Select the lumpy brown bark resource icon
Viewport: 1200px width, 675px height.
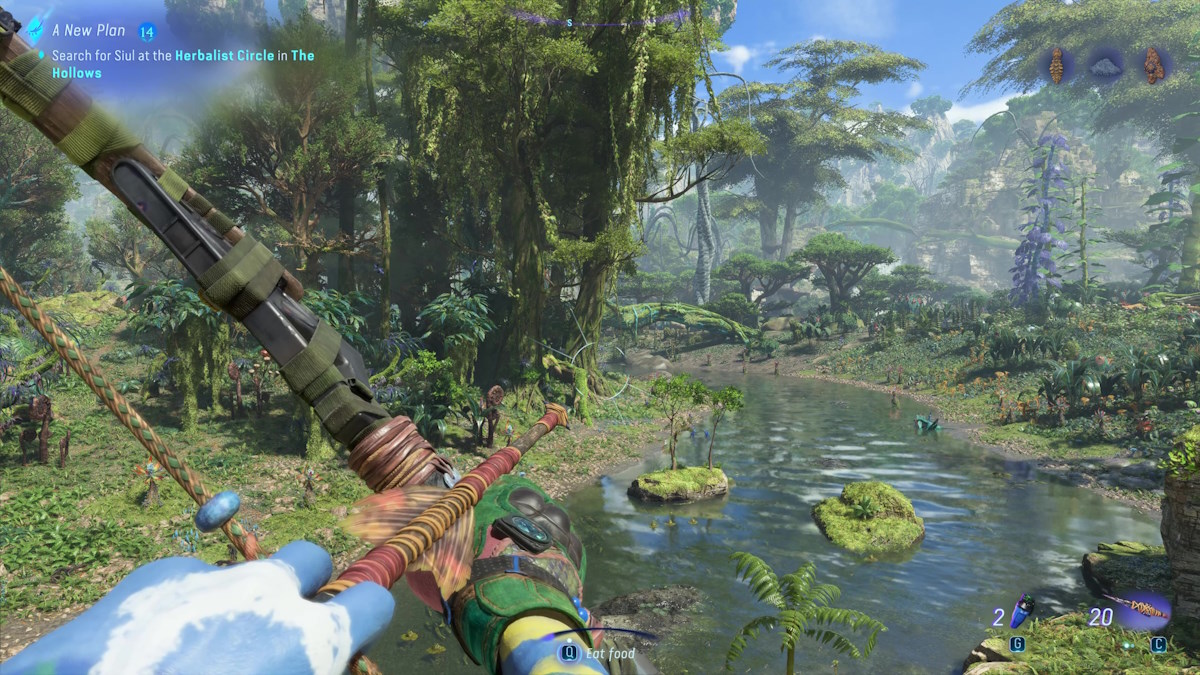pos(1154,66)
